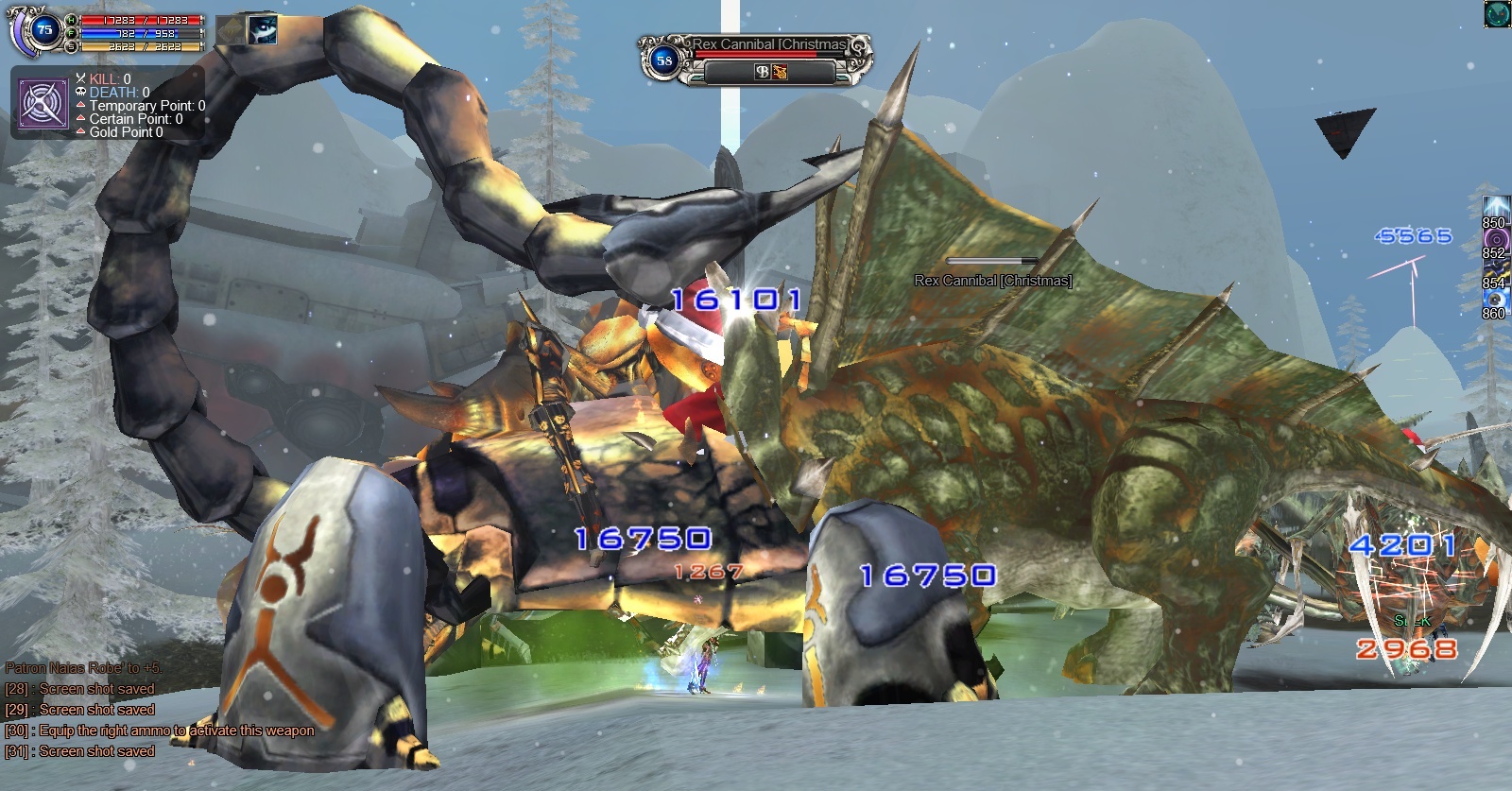The image size is (1512, 791).
Task: Use the purple ring skill labeled 852
Action: click(x=1495, y=239)
